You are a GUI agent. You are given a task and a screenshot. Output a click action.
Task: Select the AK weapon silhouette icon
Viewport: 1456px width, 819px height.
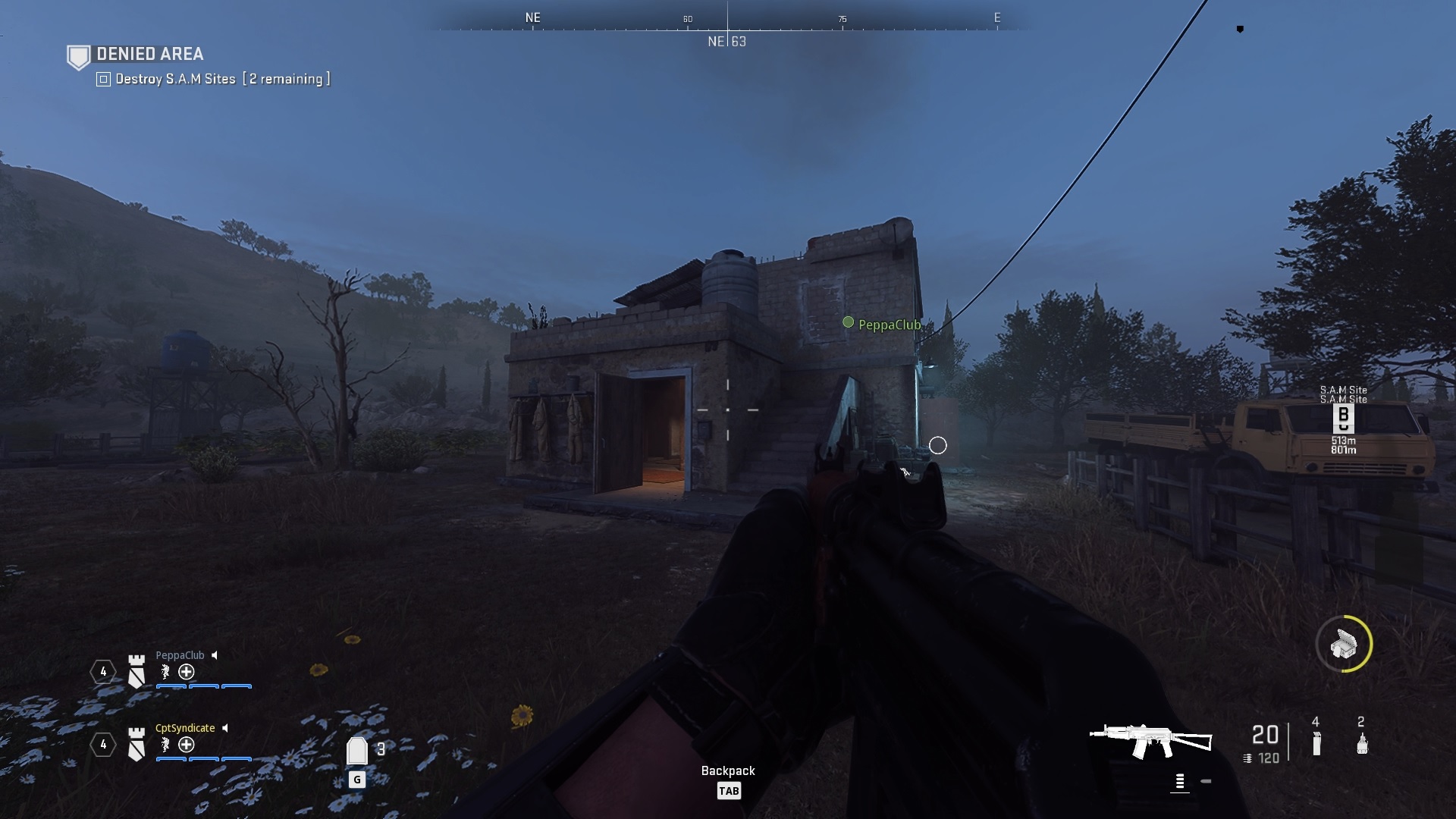point(1150,739)
